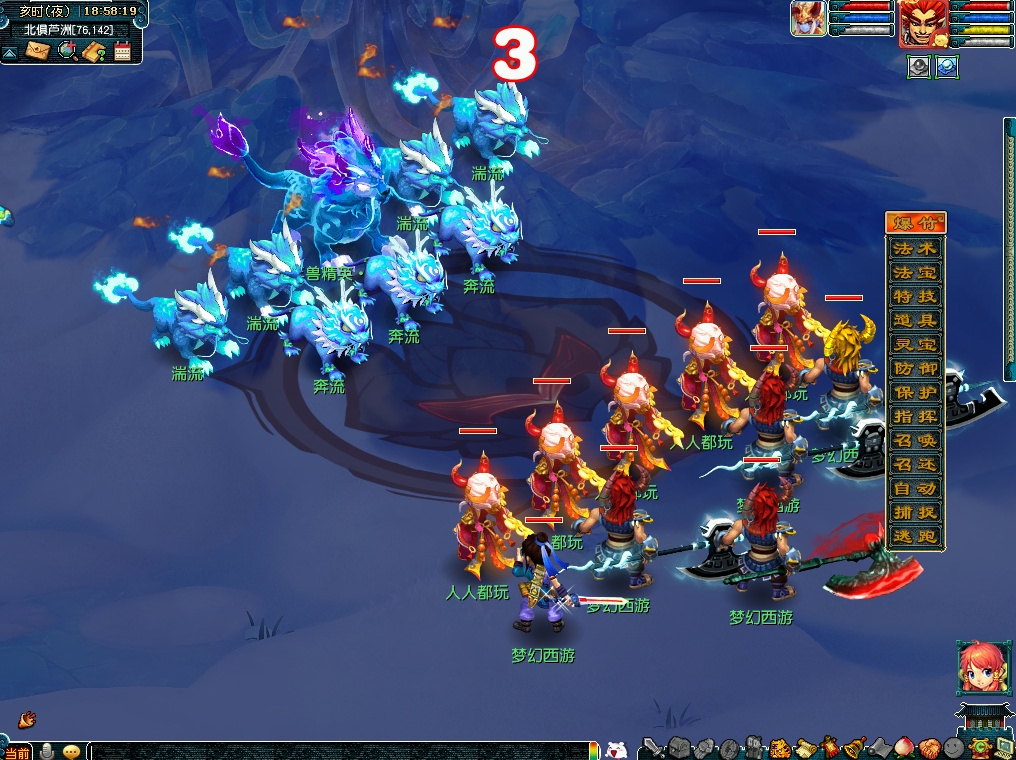Choose the 防御 defend command

click(915, 368)
